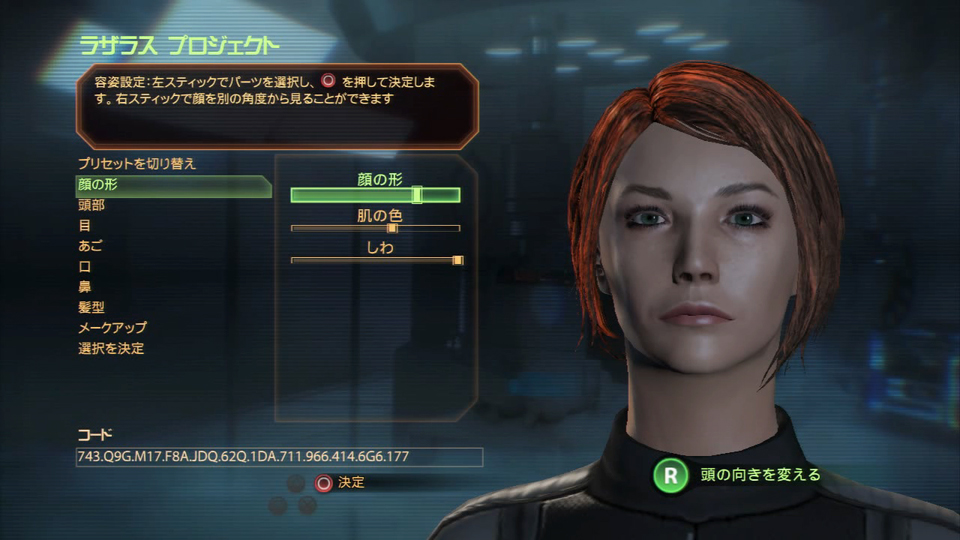Open the メークアップ makeup category
The image size is (960, 540).
[112, 328]
